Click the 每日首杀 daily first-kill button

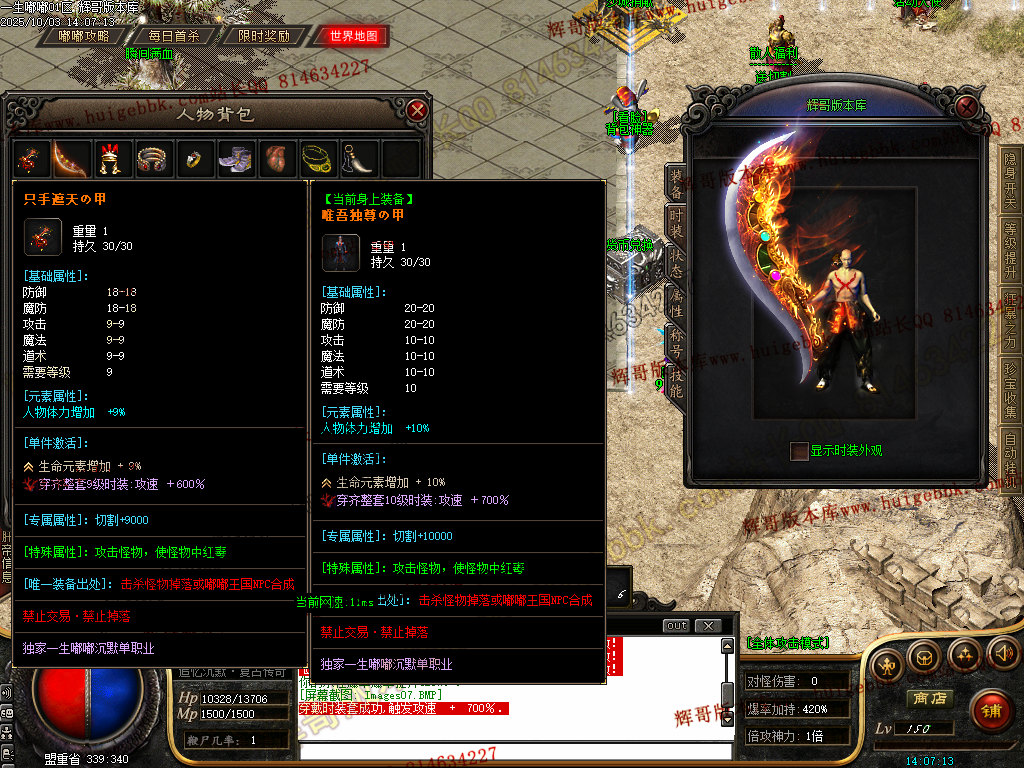(x=174, y=36)
